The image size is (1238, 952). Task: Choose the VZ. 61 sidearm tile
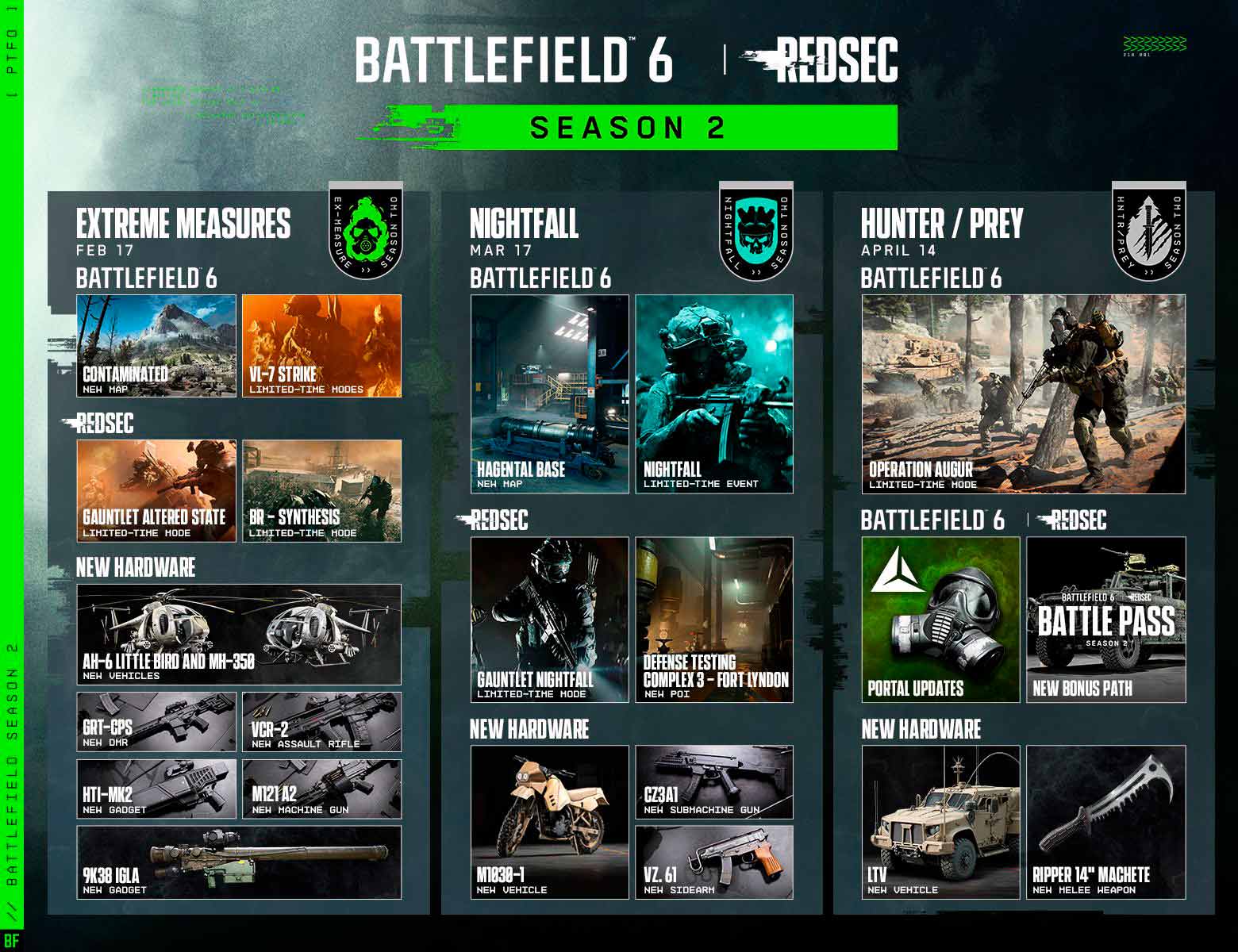click(714, 862)
